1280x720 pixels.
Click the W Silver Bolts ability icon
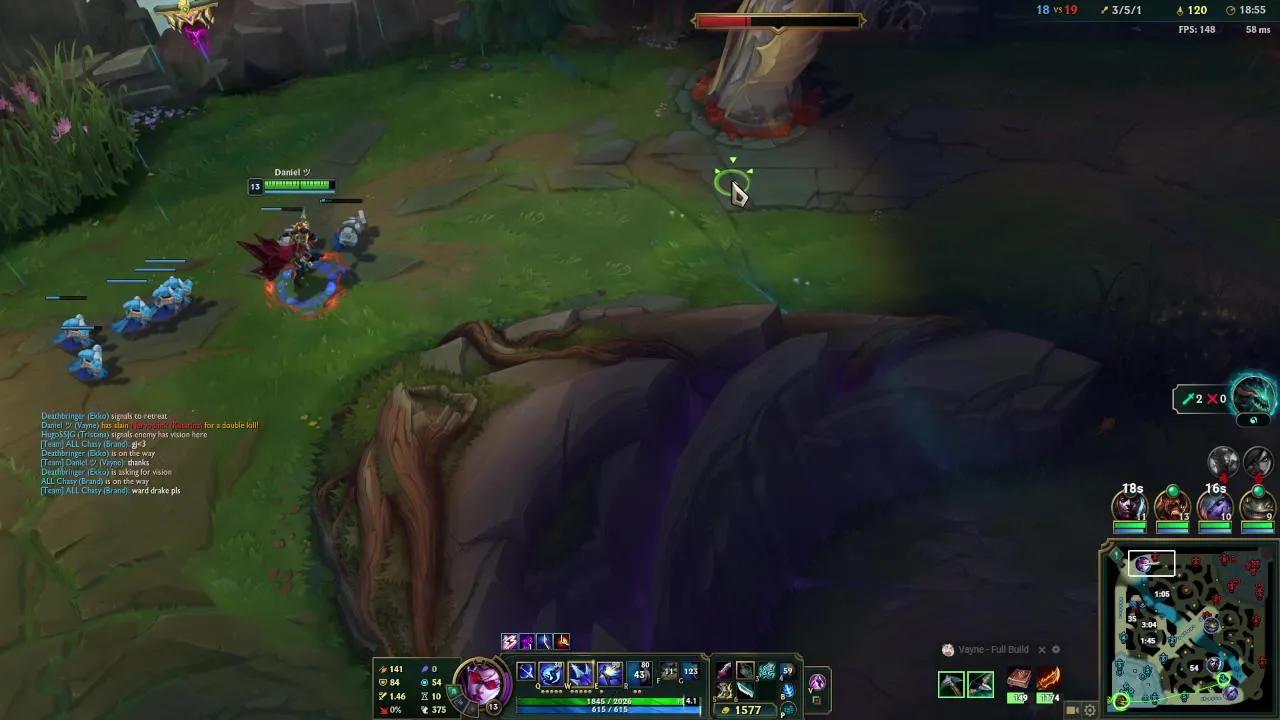coord(579,669)
